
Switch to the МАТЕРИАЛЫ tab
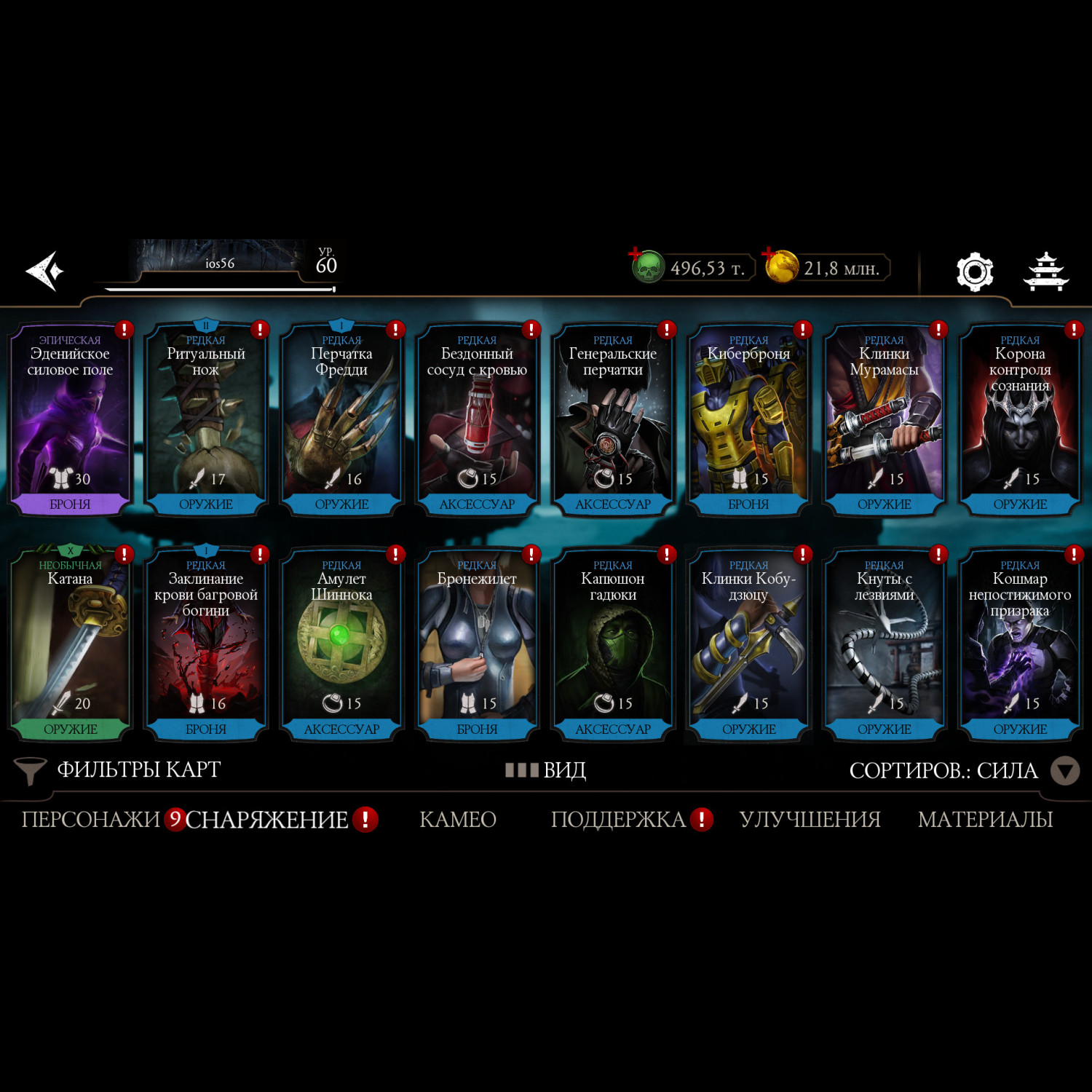point(985,820)
